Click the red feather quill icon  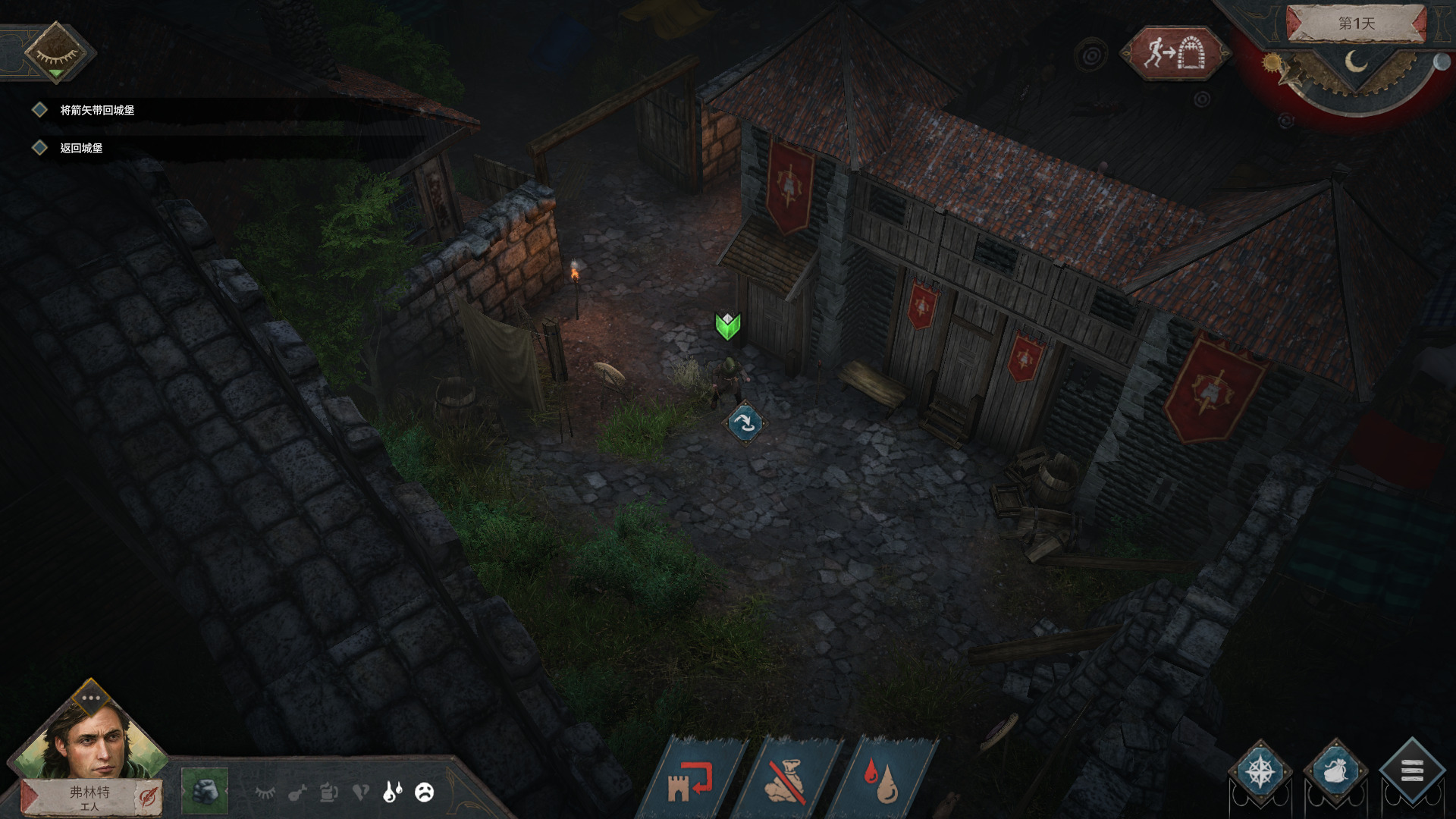click(x=147, y=797)
